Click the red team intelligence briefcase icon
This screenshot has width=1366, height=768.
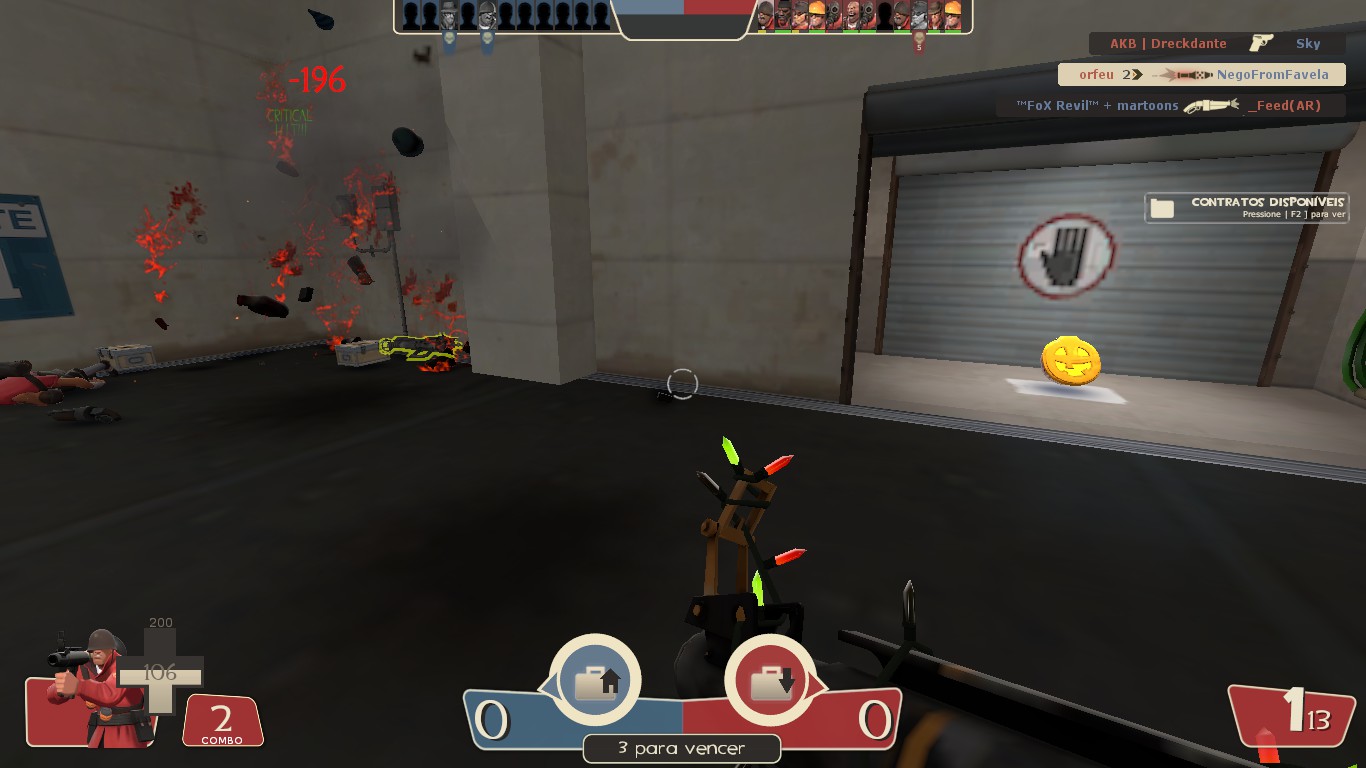pos(770,681)
